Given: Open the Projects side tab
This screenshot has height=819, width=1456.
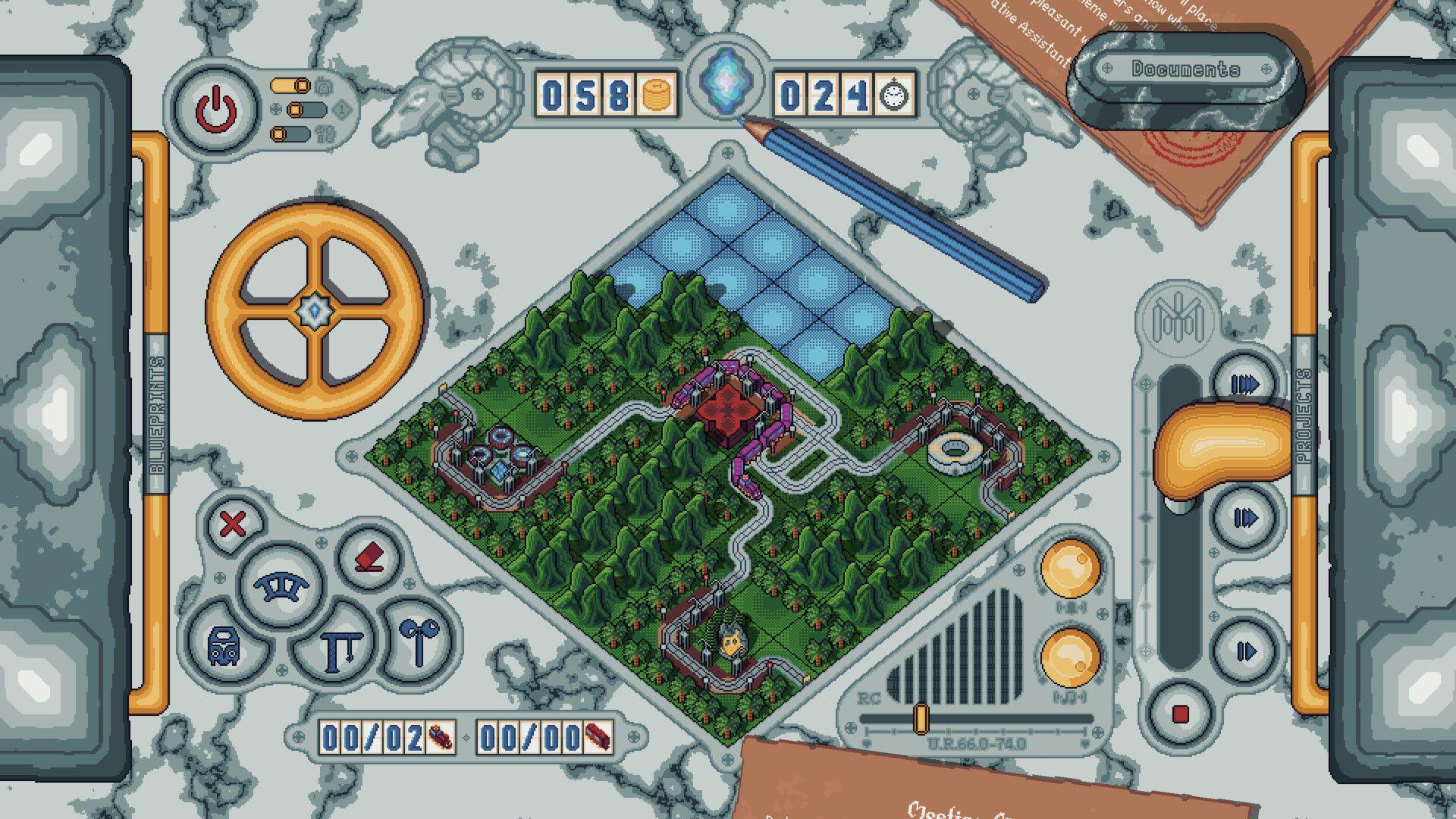Looking at the screenshot, I should [1304, 416].
